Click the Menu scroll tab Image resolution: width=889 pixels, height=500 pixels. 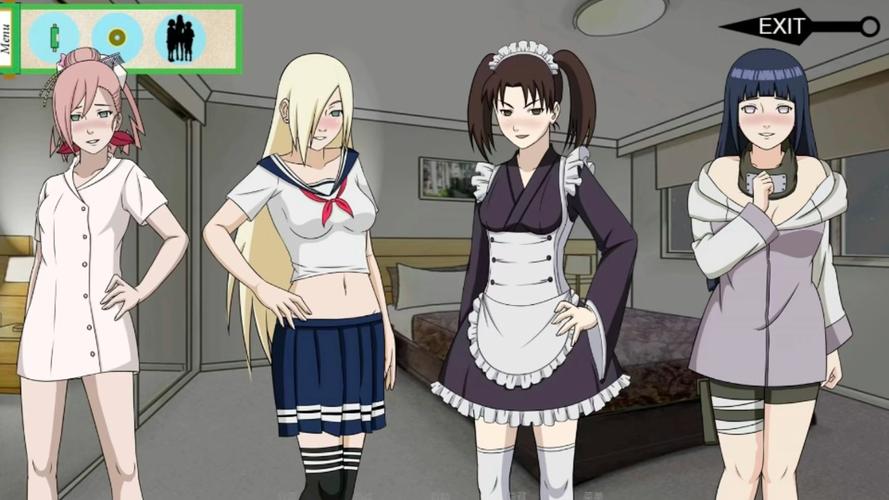click(7, 39)
